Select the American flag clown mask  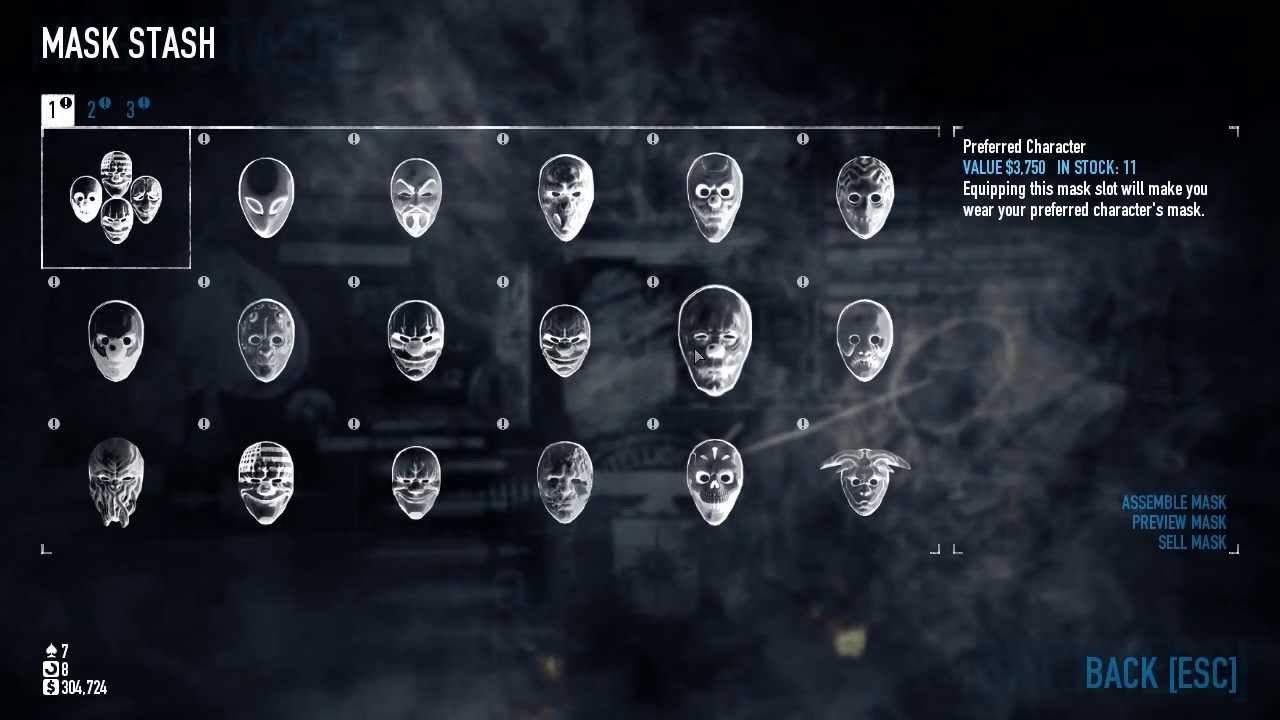tap(265, 482)
